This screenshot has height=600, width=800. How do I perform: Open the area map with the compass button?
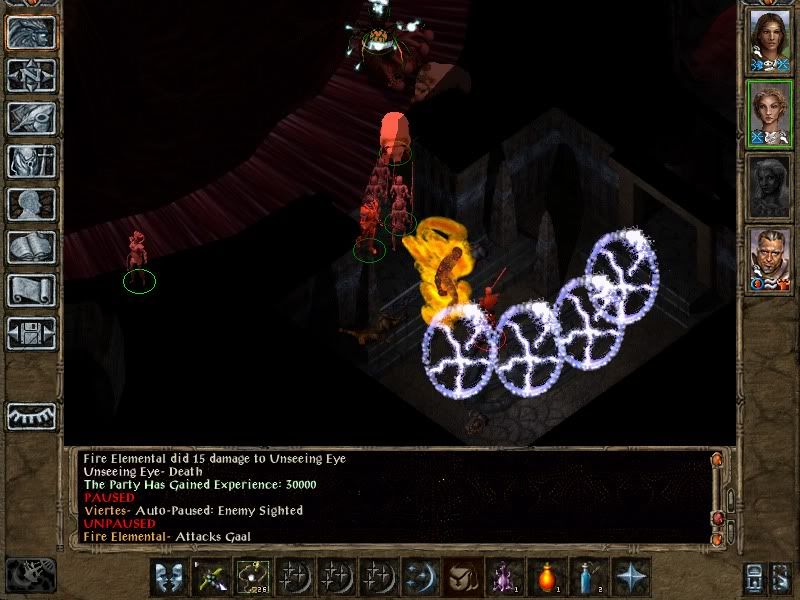point(31,75)
